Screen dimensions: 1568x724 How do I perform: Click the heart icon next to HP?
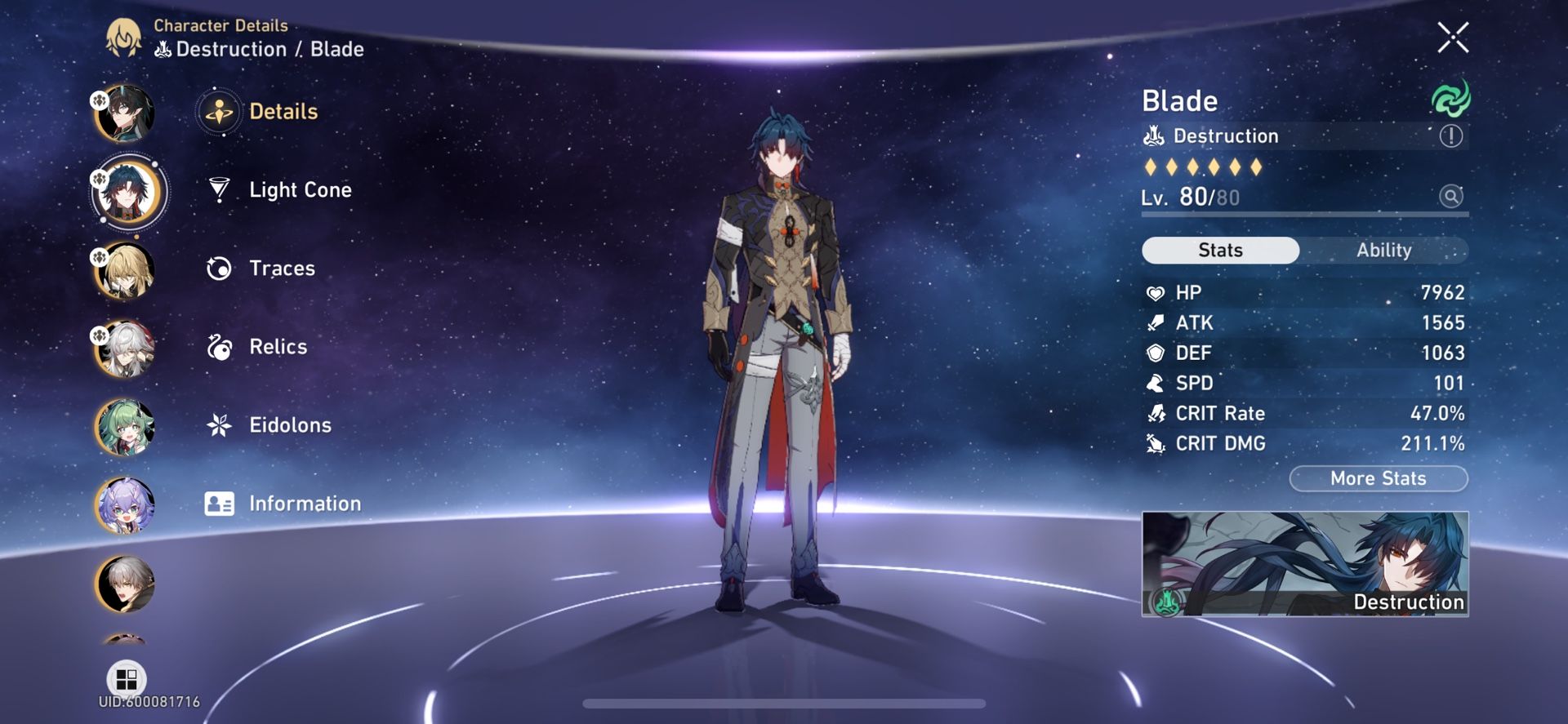coord(1156,291)
